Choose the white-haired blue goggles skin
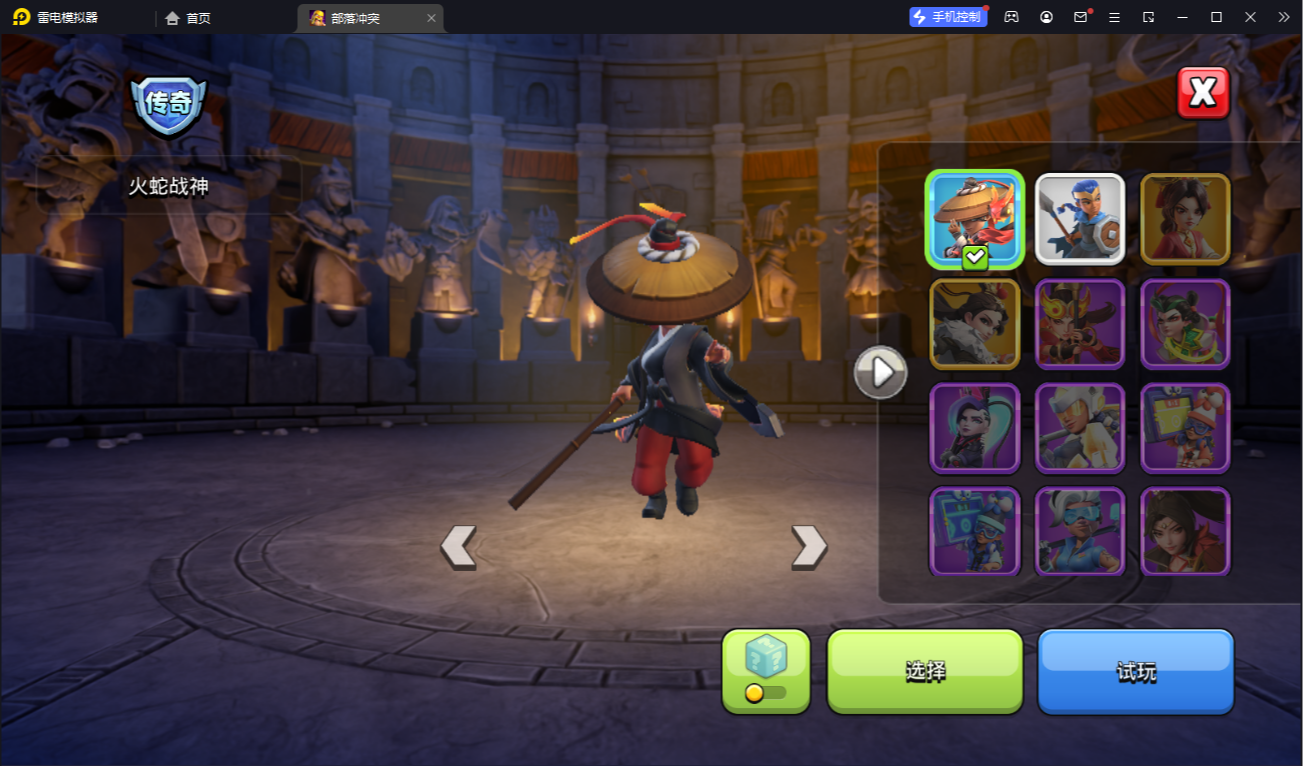Viewport: 1303px width, 766px height. 1080,531
